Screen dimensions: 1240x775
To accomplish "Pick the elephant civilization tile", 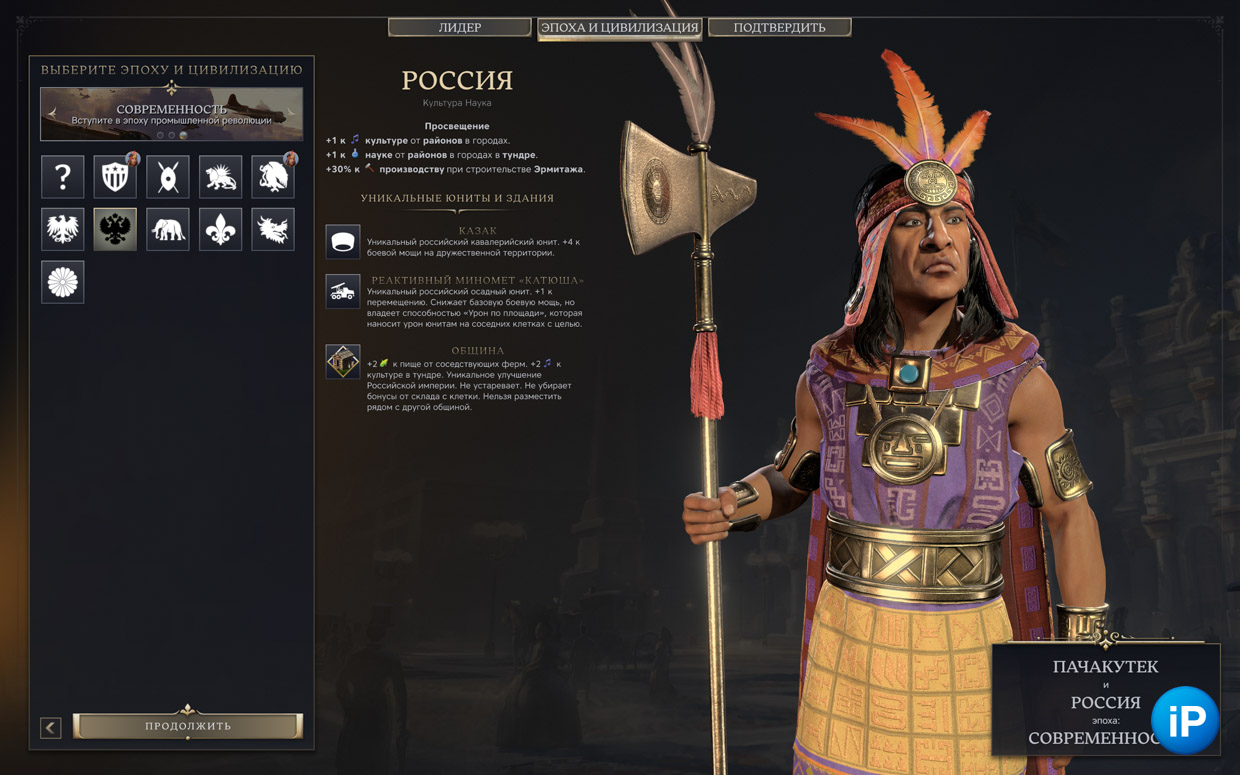I will [168, 229].
